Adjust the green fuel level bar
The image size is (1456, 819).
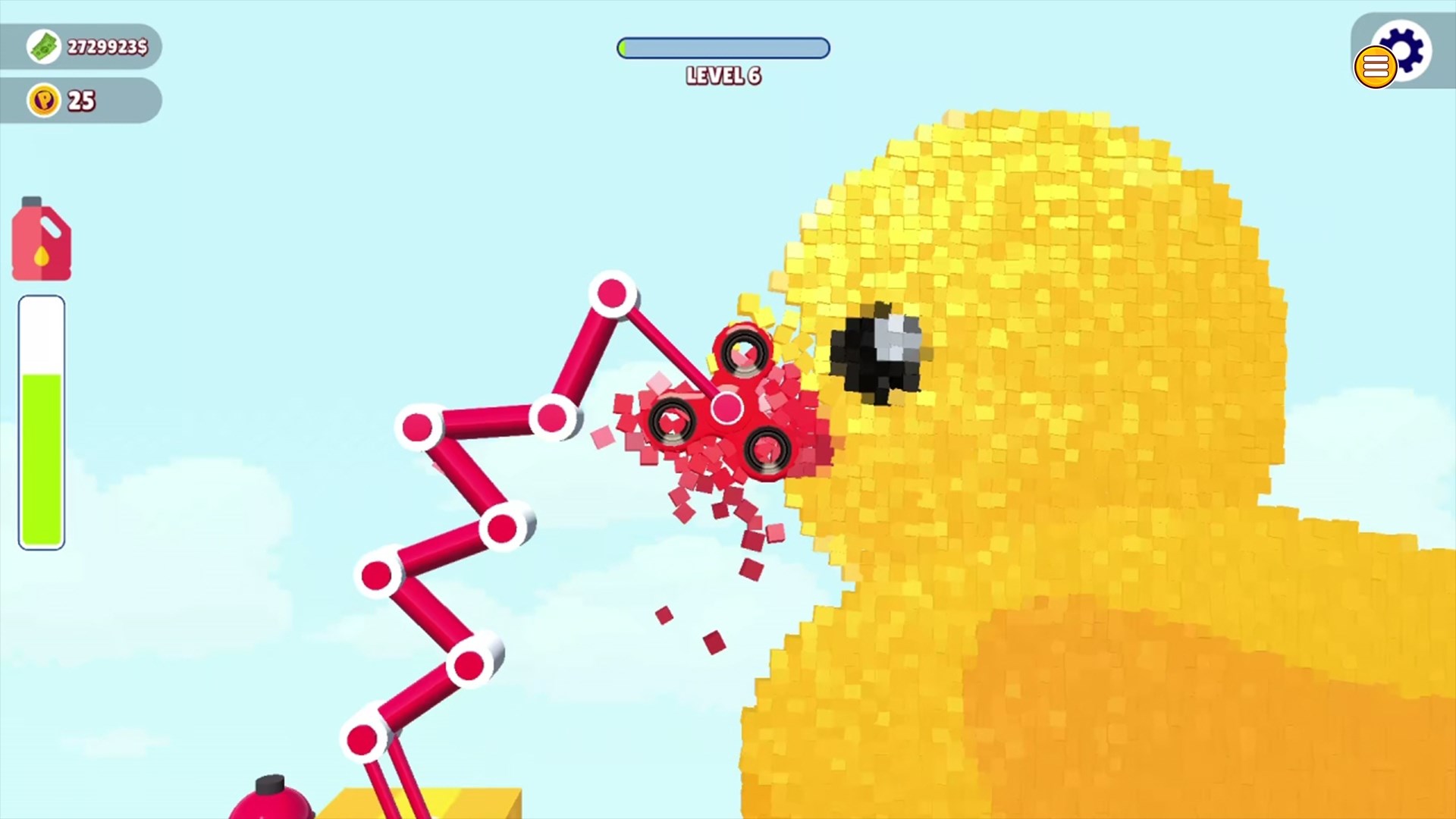click(x=40, y=455)
